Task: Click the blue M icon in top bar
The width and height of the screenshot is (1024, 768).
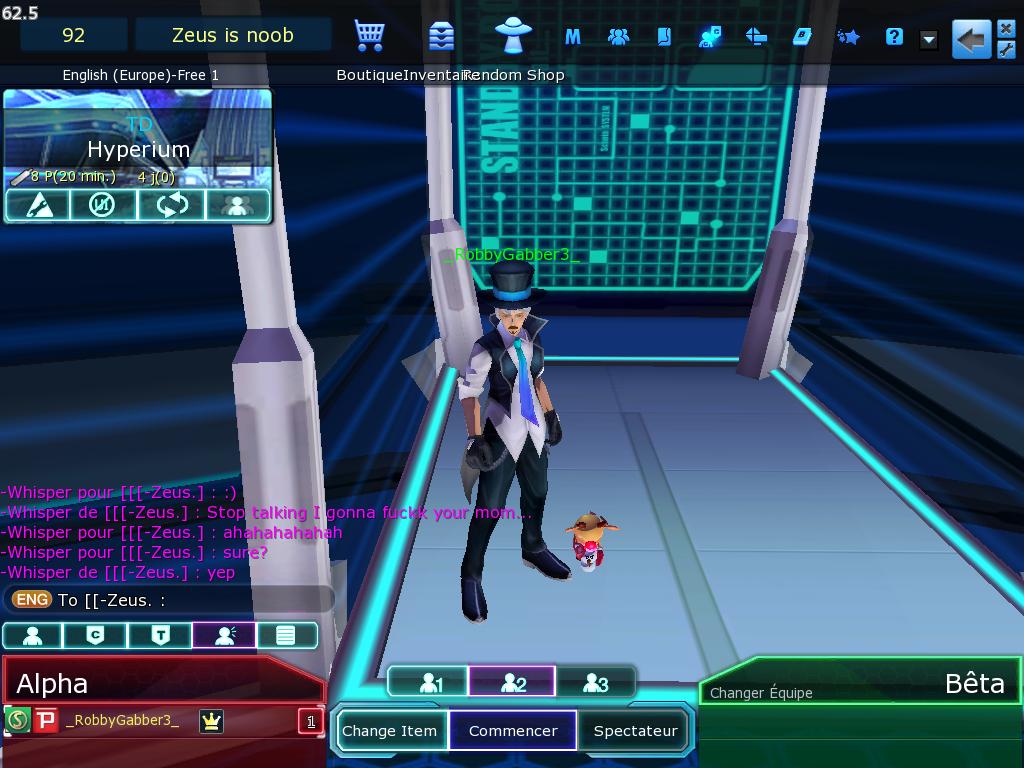Action: click(x=572, y=37)
